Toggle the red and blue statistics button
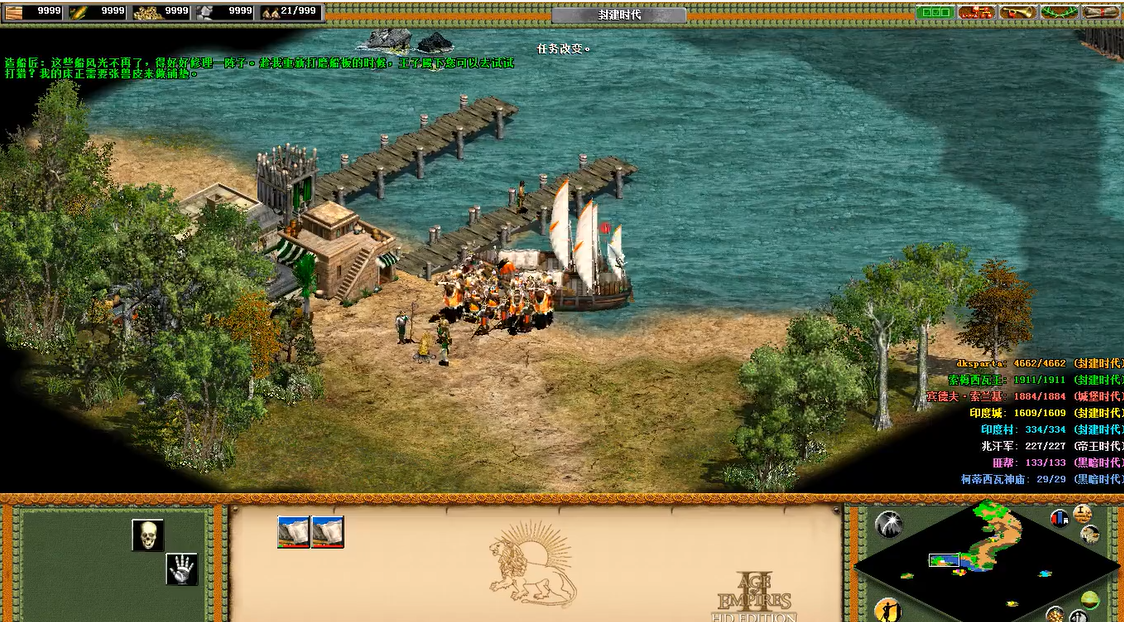1124x622 pixels. [x=1059, y=519]
